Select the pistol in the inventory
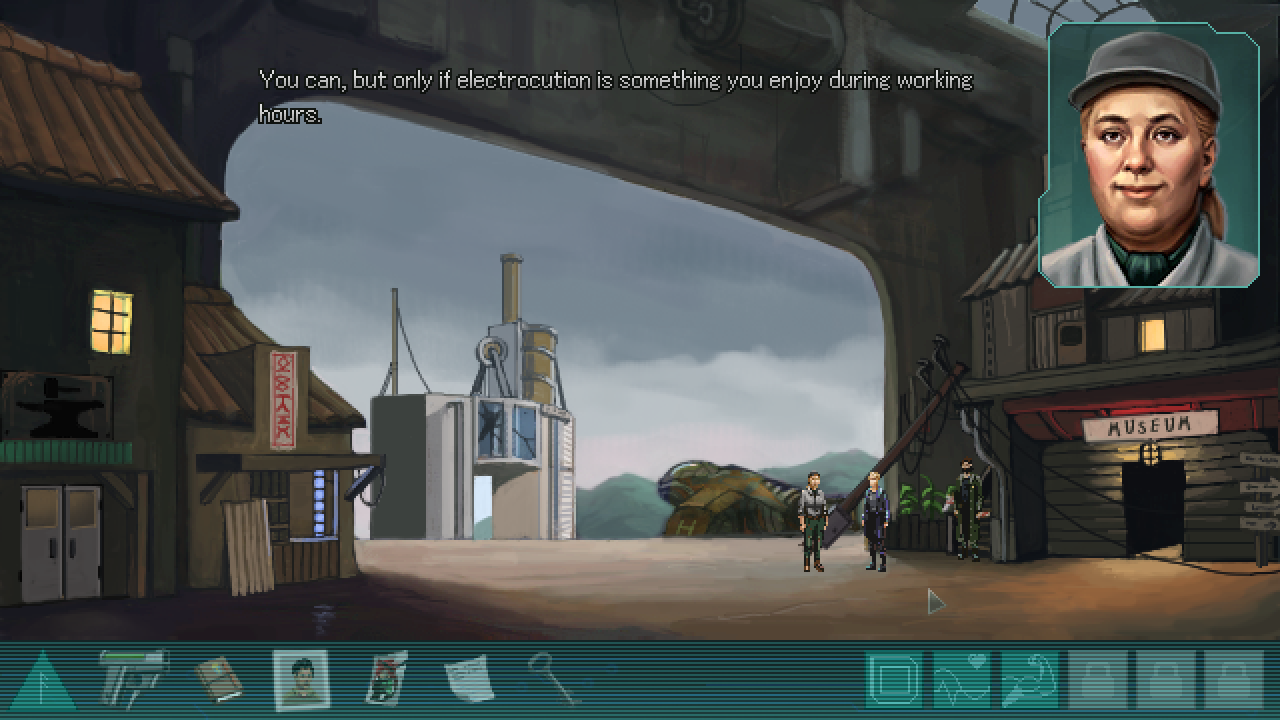1280x720 pixels. [x=134, y=678]
